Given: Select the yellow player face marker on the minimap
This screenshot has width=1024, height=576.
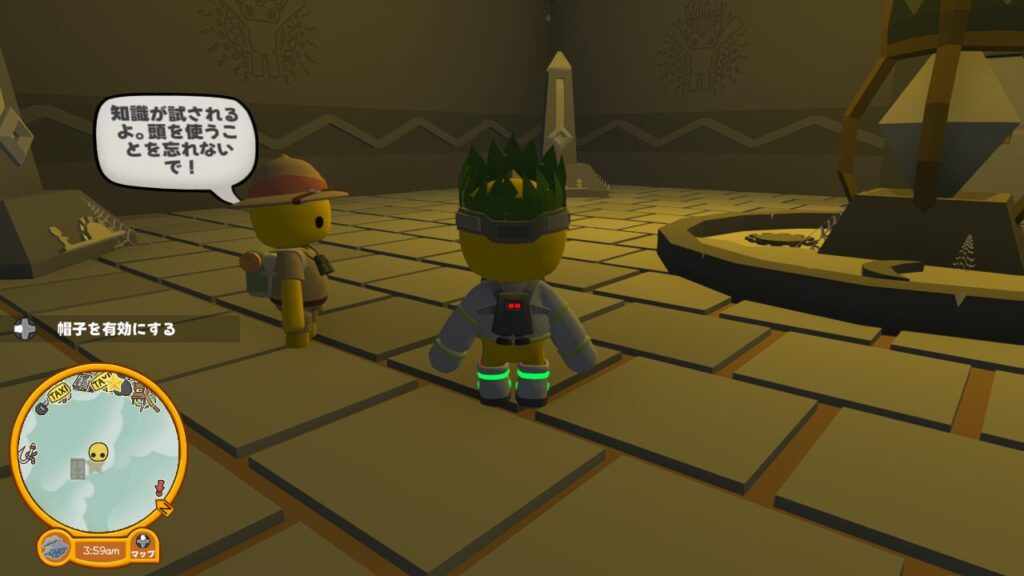Looking at the screenshot, I should [97, 455].
